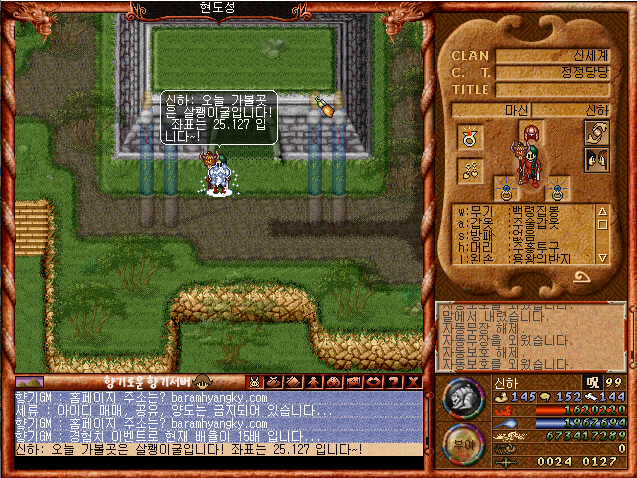Screen dimensions: 637x478
Task: Open the two-faces portrait icon
Action: pos(598,160)
